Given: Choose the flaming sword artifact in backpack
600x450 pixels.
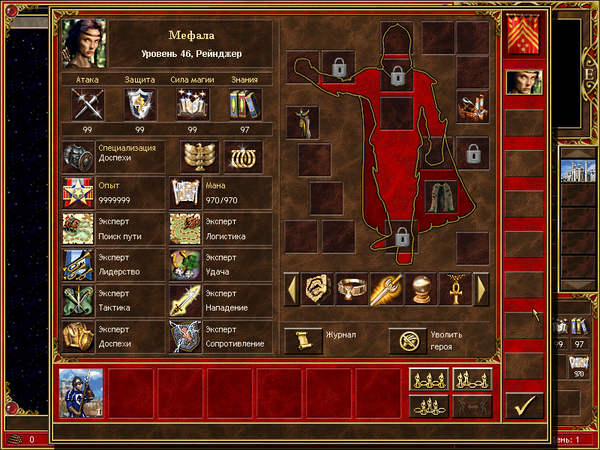Looking at the screenshot, I should (x=386, y=289).
